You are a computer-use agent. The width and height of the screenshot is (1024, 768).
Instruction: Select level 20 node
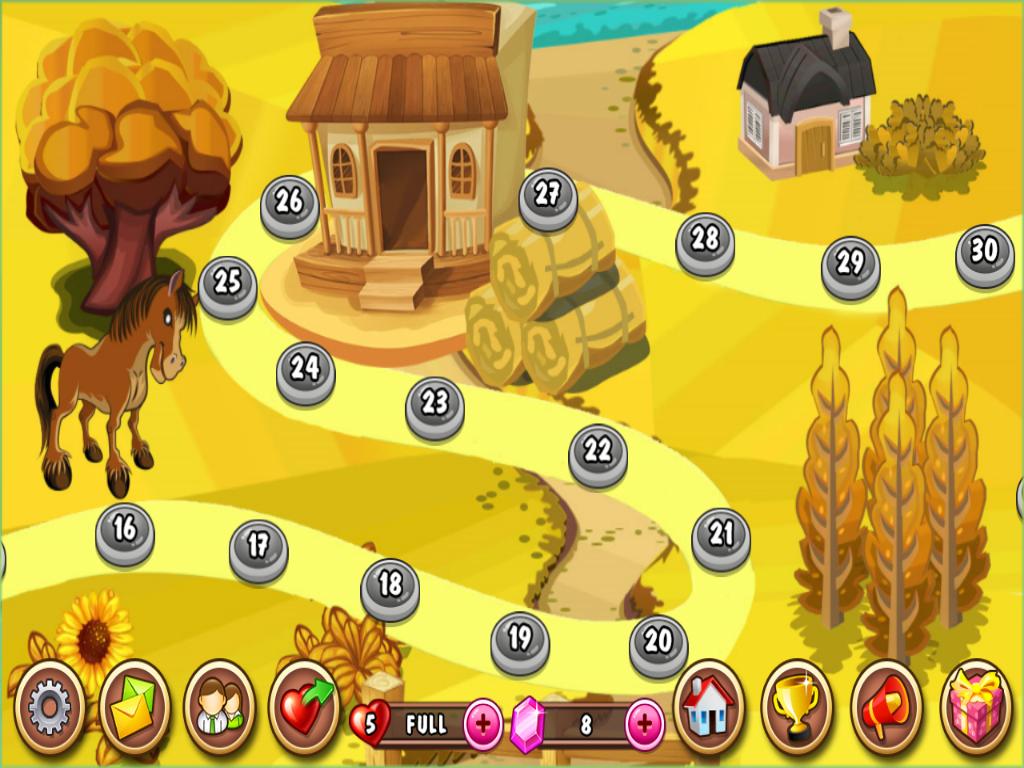click(658, 644)
